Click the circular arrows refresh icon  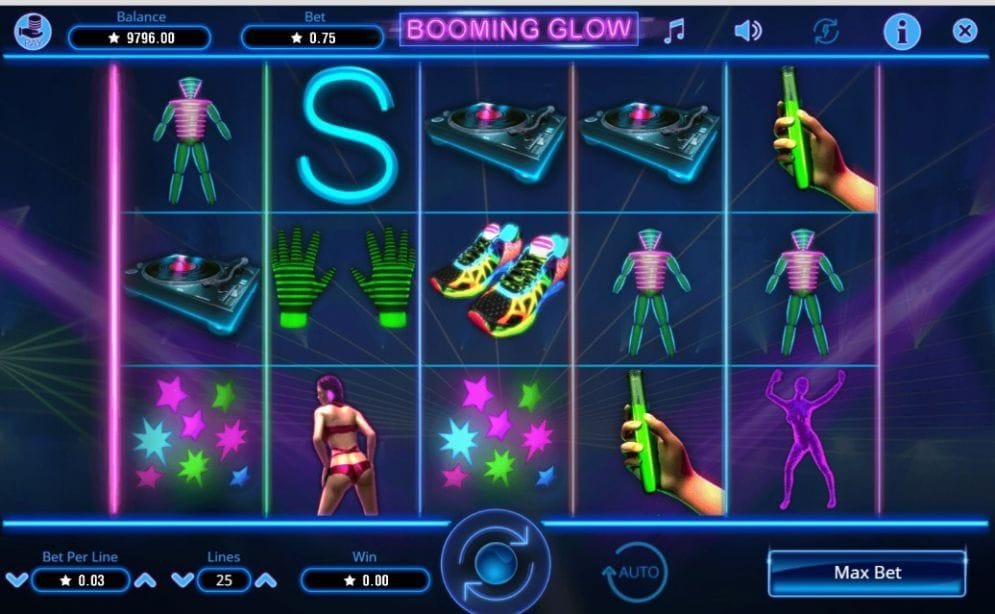827,31
